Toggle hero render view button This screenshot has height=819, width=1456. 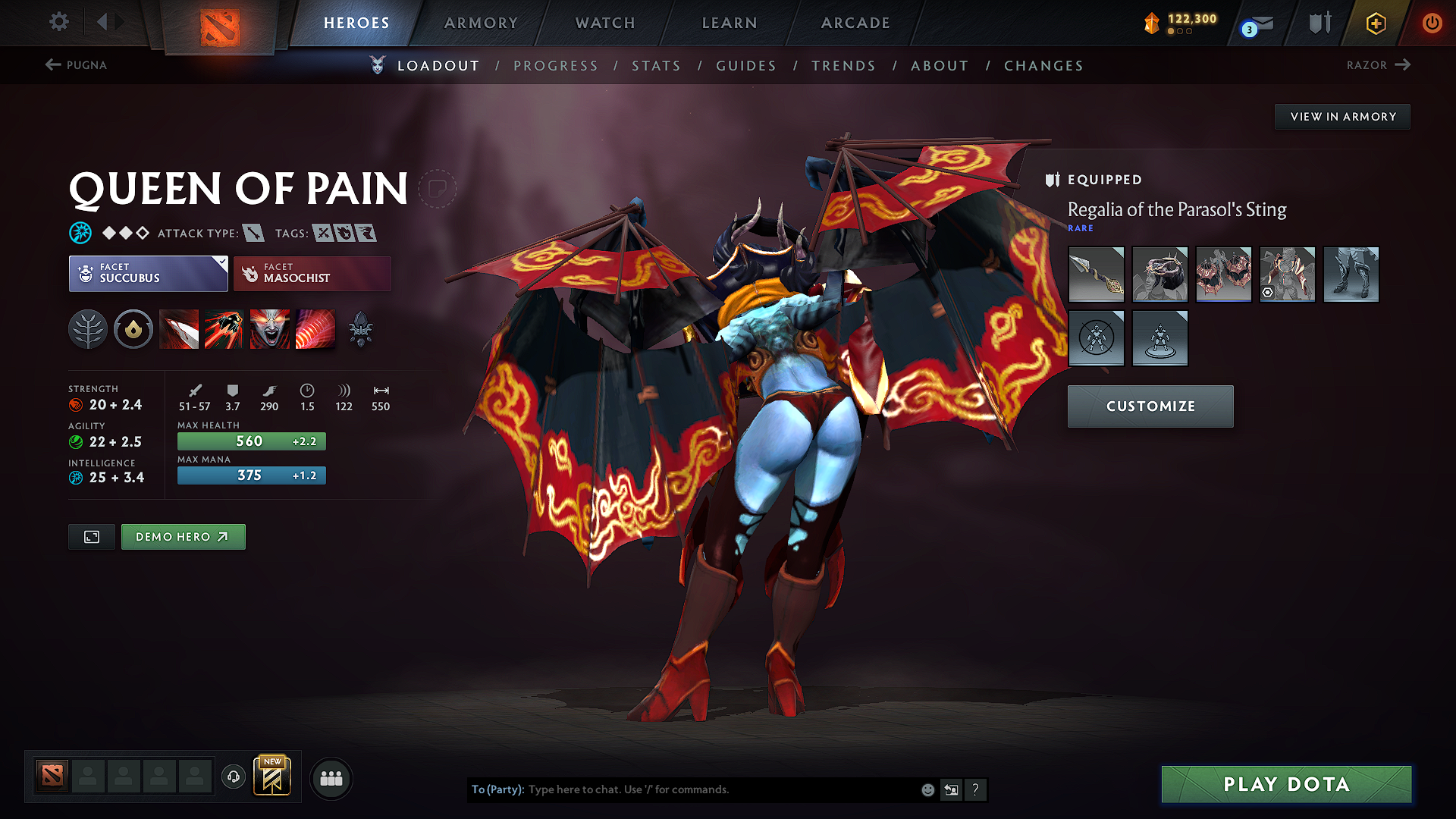[x=91, y=536]
